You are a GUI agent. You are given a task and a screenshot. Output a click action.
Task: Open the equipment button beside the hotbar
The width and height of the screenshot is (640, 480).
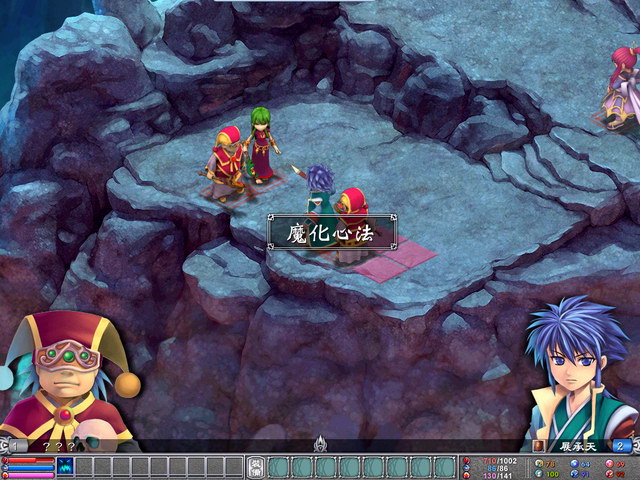click(255, 467)
